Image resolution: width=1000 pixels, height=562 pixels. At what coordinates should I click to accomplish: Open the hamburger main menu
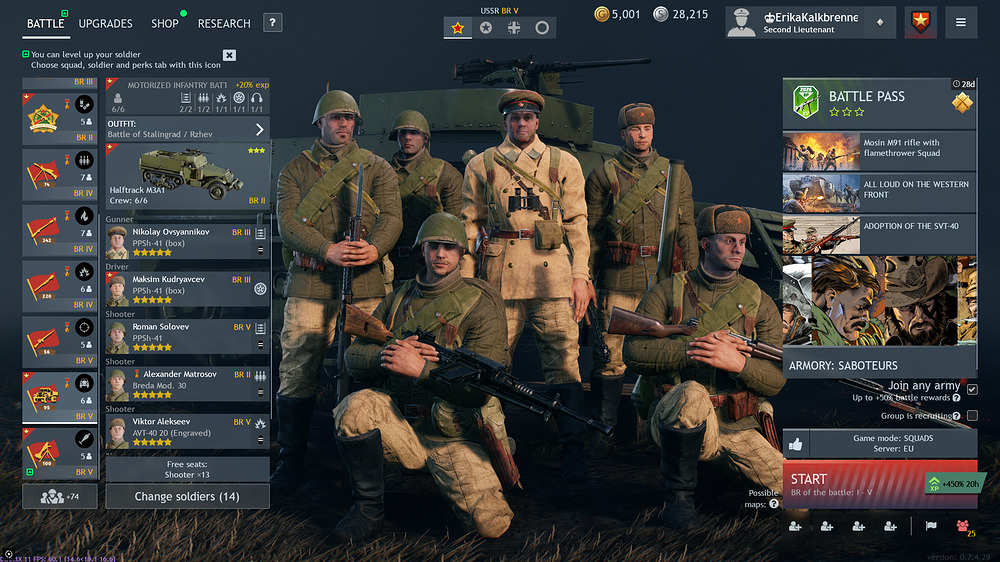coord(961,22)
